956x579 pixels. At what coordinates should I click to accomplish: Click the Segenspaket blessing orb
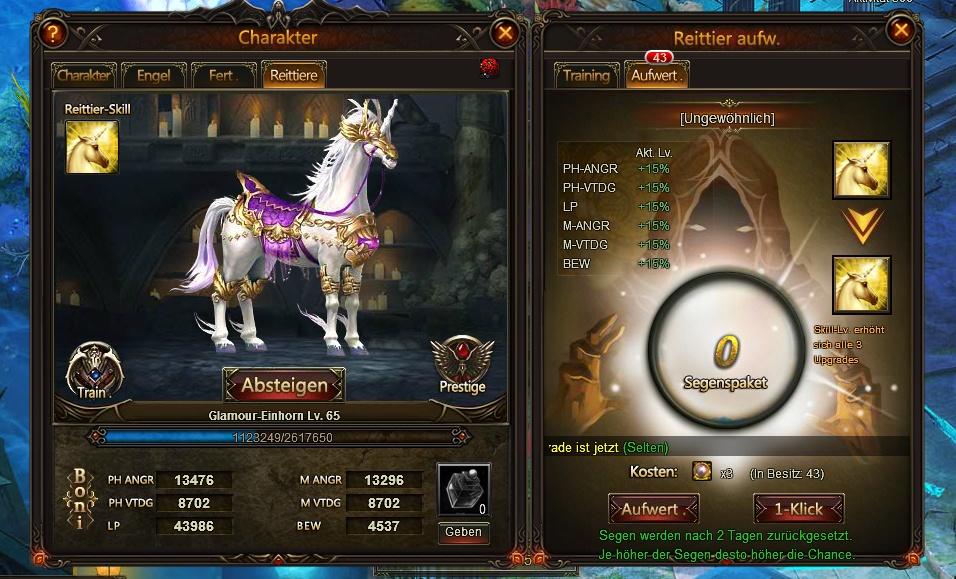point(725,350)
